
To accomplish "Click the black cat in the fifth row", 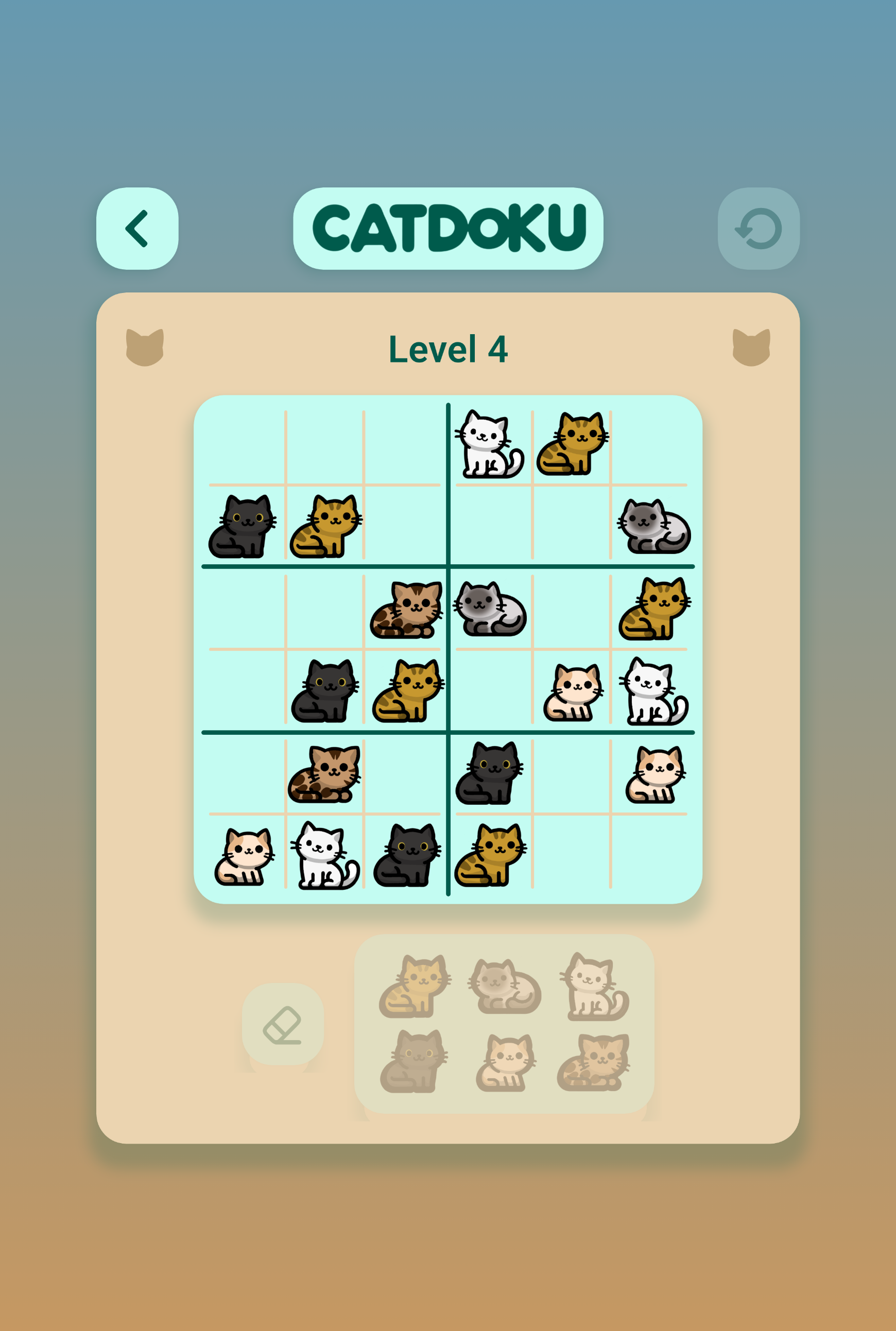I will (x=489, y=772).
